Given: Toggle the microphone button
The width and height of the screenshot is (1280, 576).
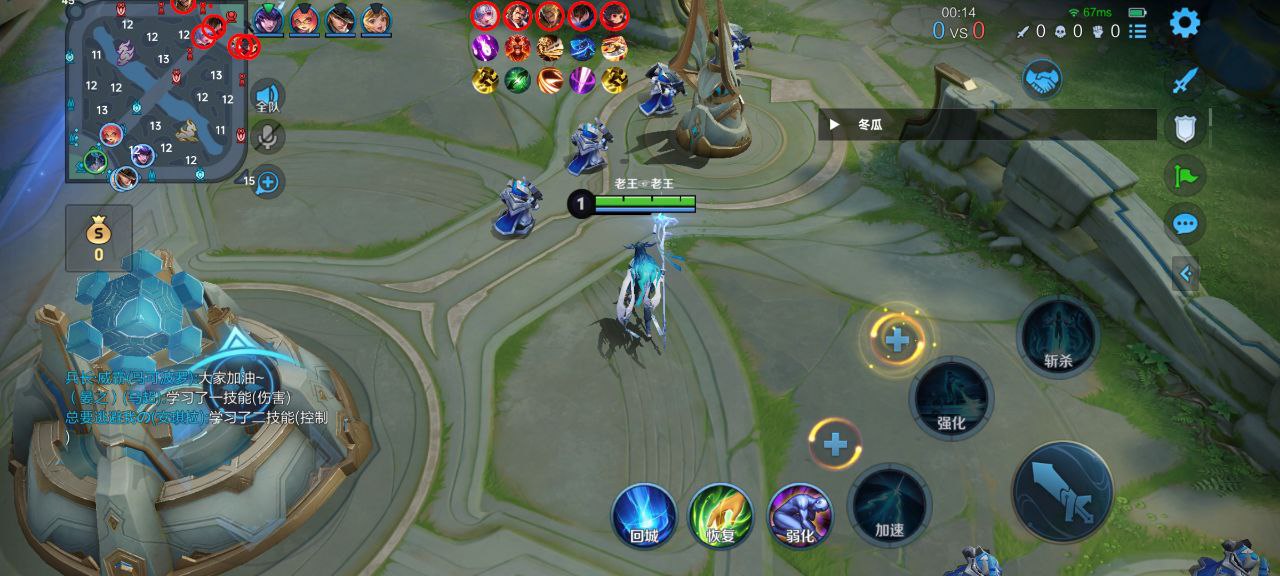Looking at the screenshot, I should tap(267, 138).
